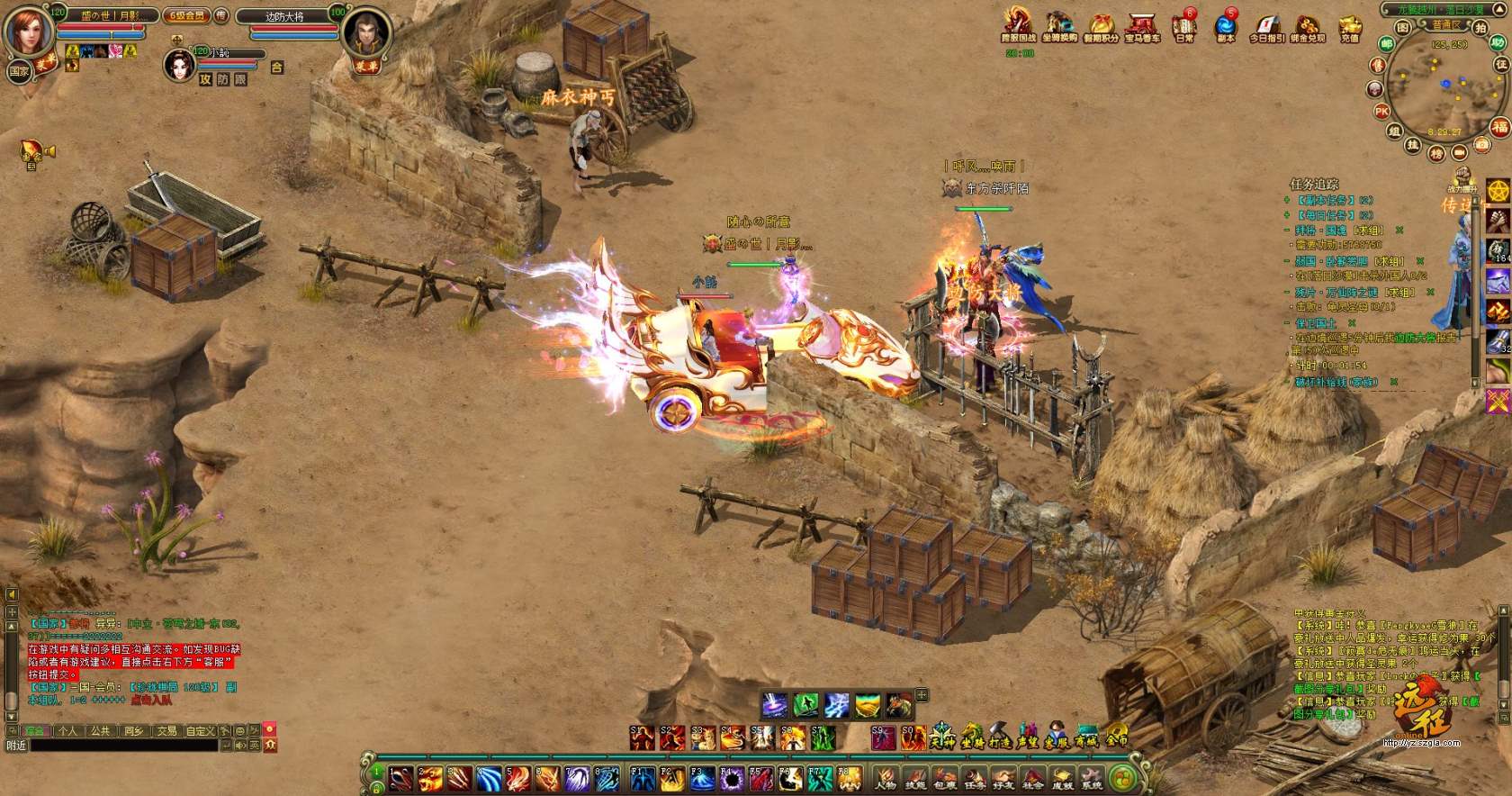Switch chat to the 交易 trade tab
This screenshot has width=1512, height=796.
pyautogui.click(x=167, y=731)
